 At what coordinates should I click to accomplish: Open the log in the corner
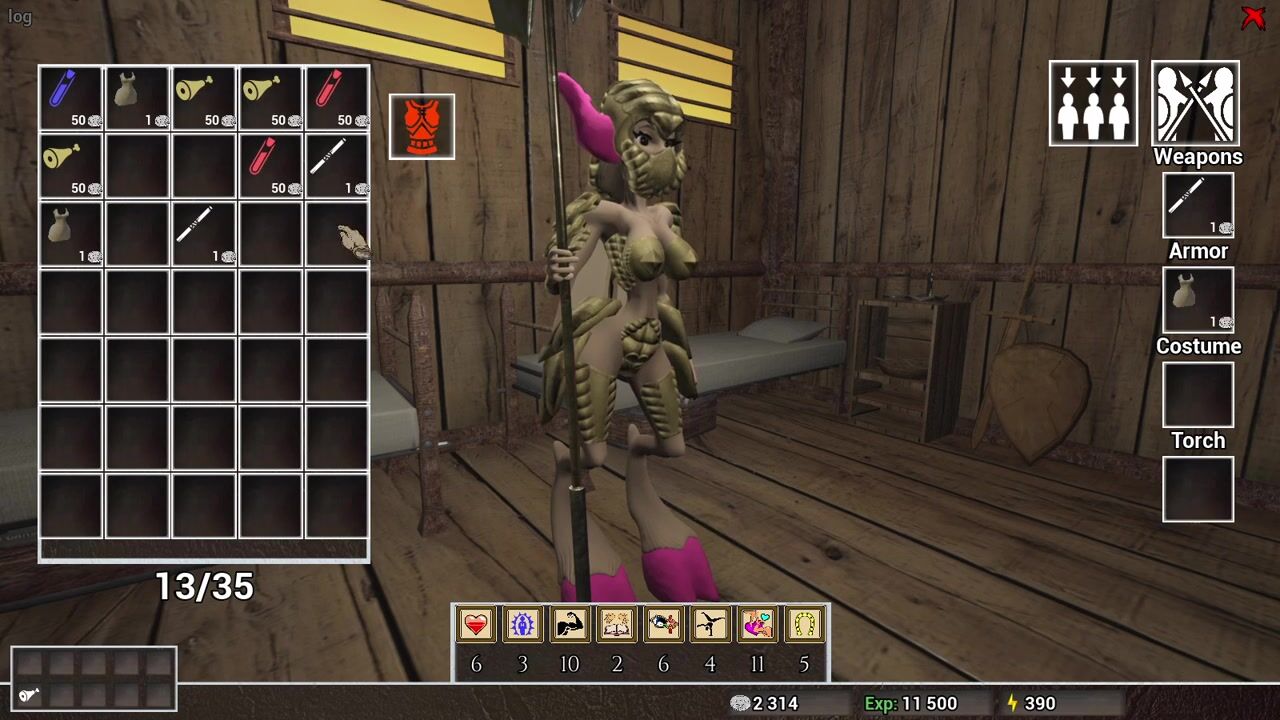click(20, 17)
